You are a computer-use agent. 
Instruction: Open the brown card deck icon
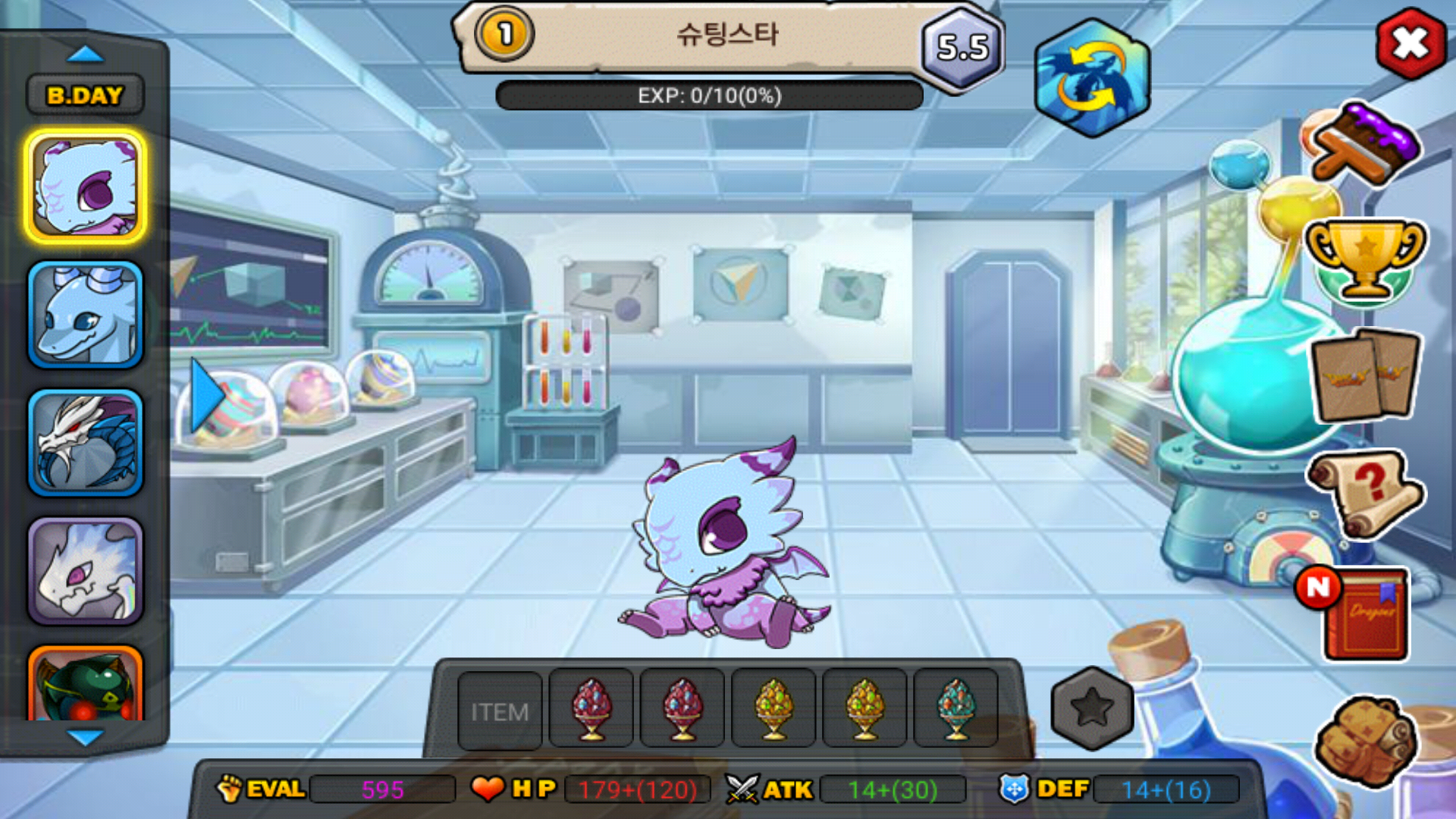tap(1365, 375)
